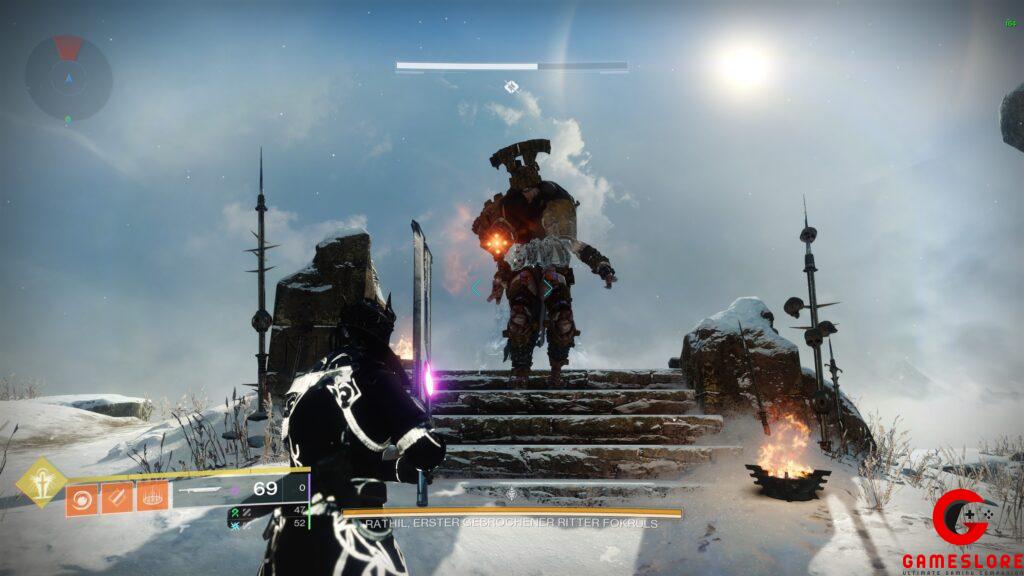Click the diamond marker above the enemy

tap(511, 87)
